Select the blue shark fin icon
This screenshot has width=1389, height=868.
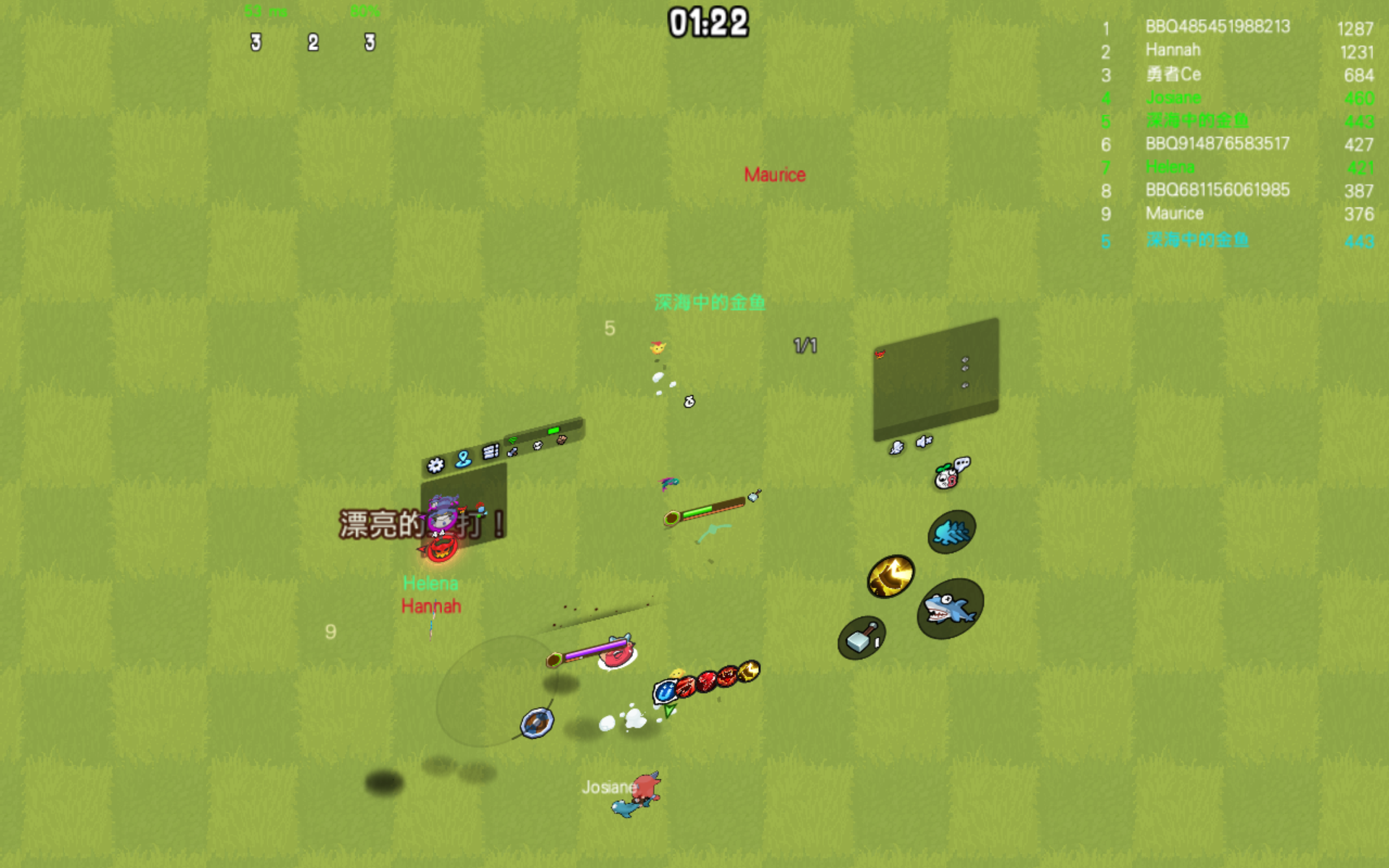pos(951,529)
